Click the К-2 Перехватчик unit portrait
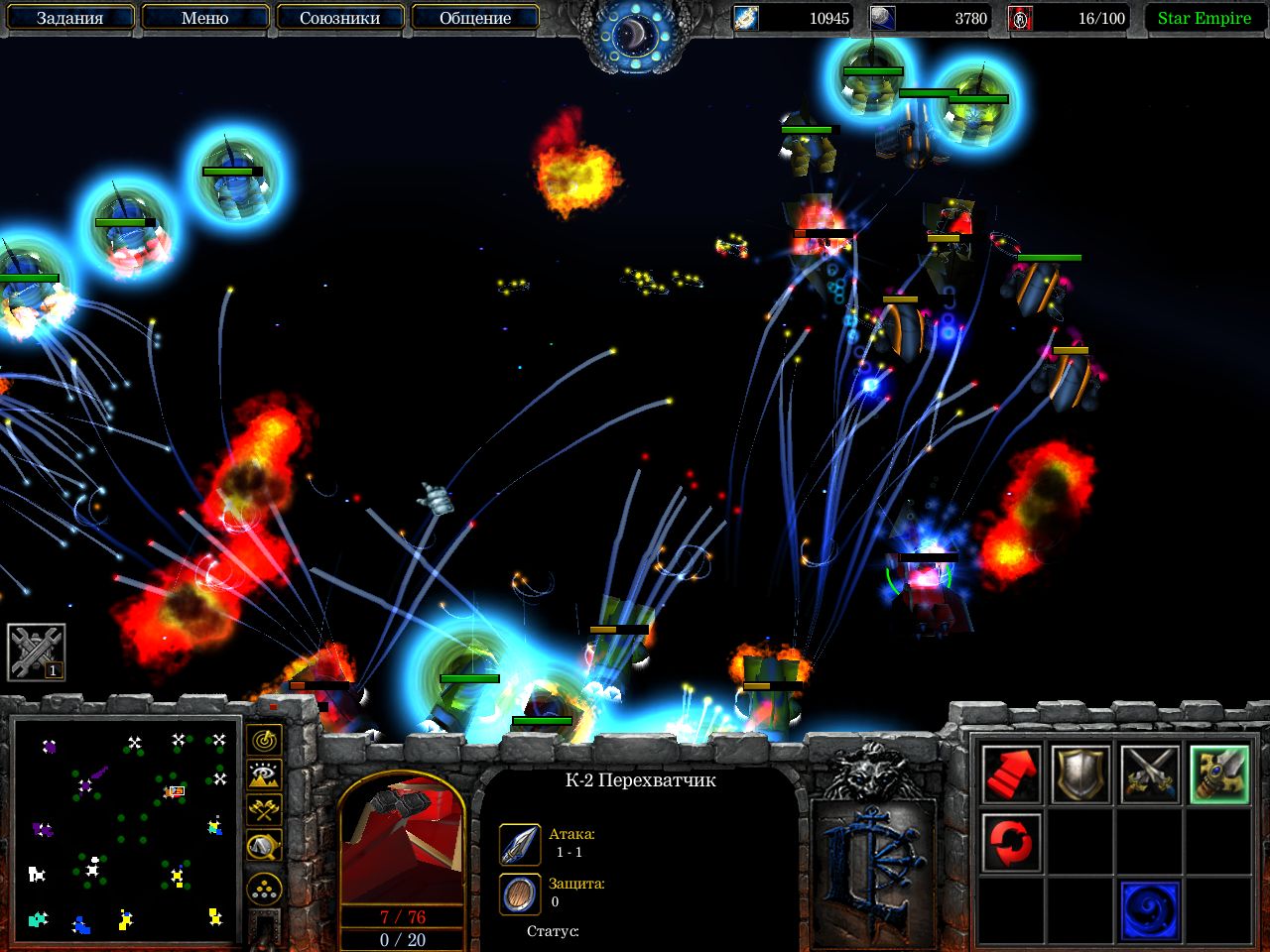The height and width of the screenshot is (952, 1270). click(402, 840)
